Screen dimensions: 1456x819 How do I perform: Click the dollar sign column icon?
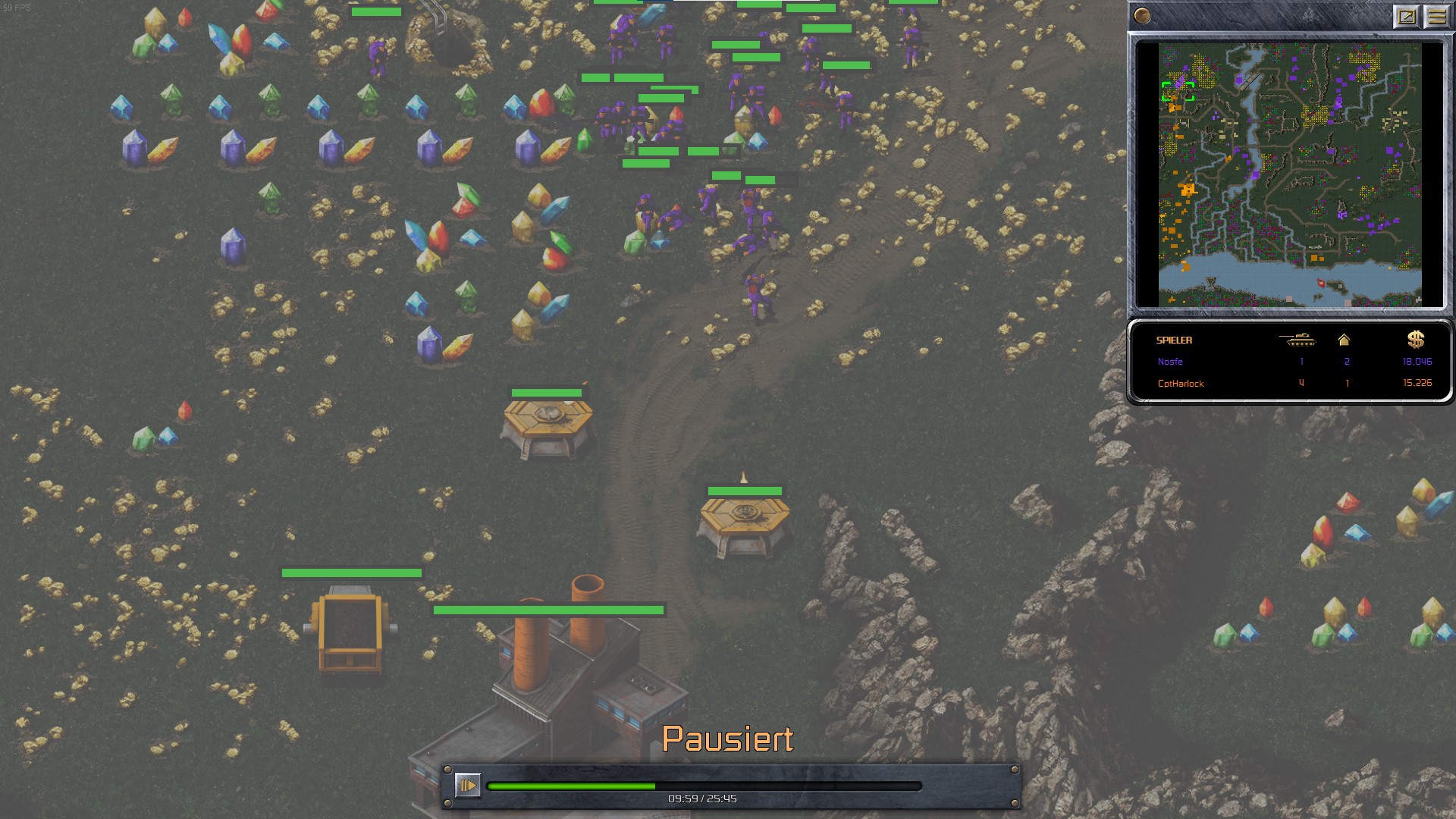1415,340
